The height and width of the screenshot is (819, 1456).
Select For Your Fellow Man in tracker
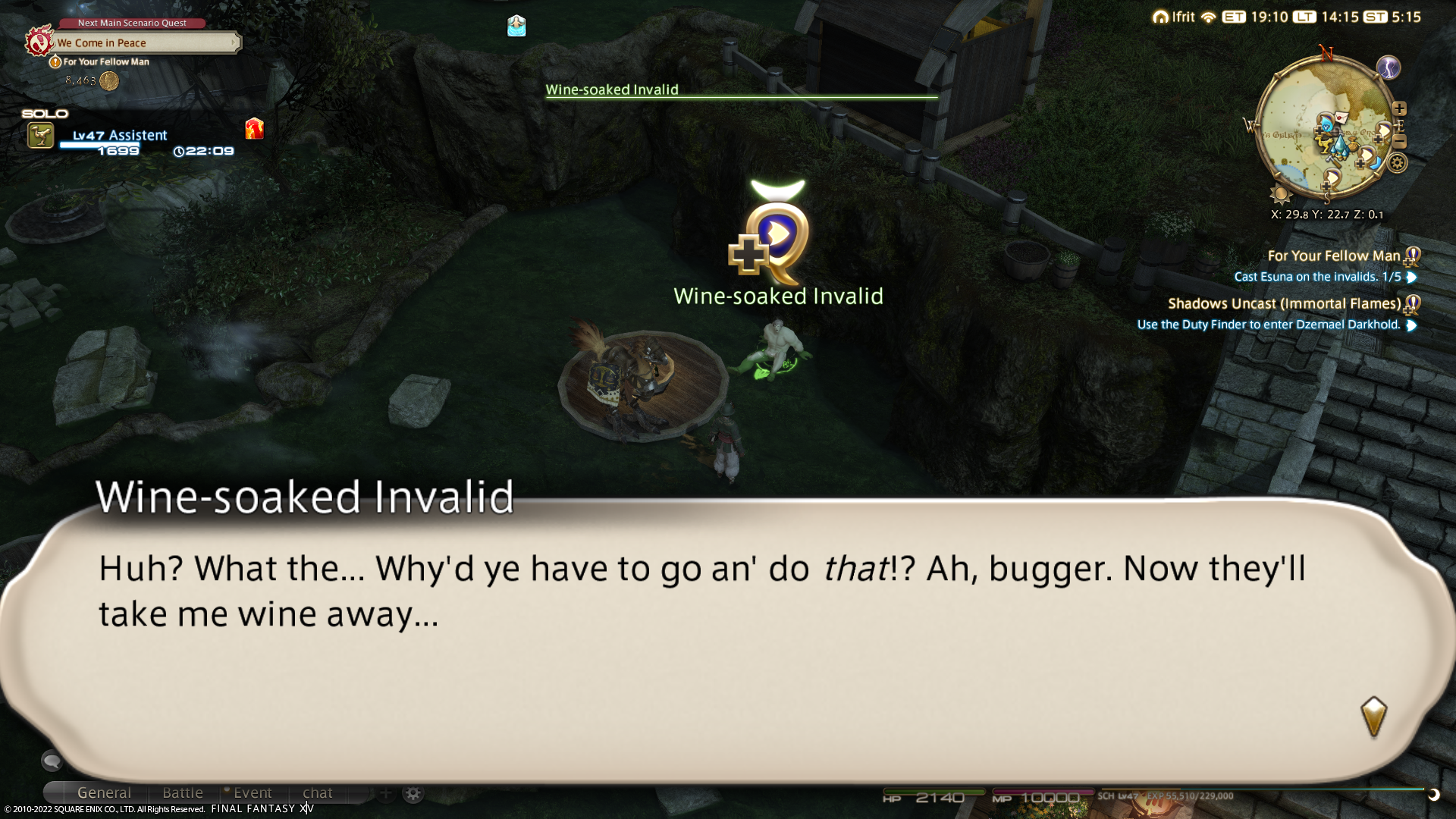1333,256
